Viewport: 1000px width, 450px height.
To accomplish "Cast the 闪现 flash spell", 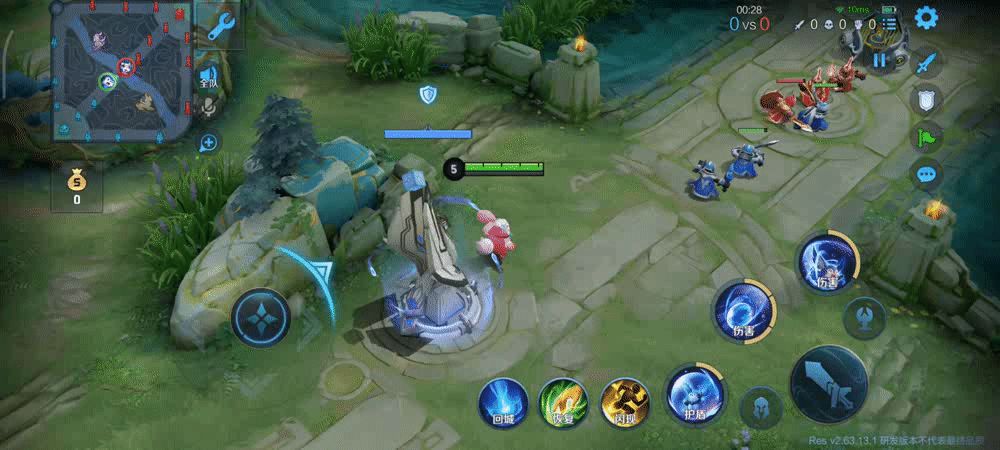I will tap(625, 403).
